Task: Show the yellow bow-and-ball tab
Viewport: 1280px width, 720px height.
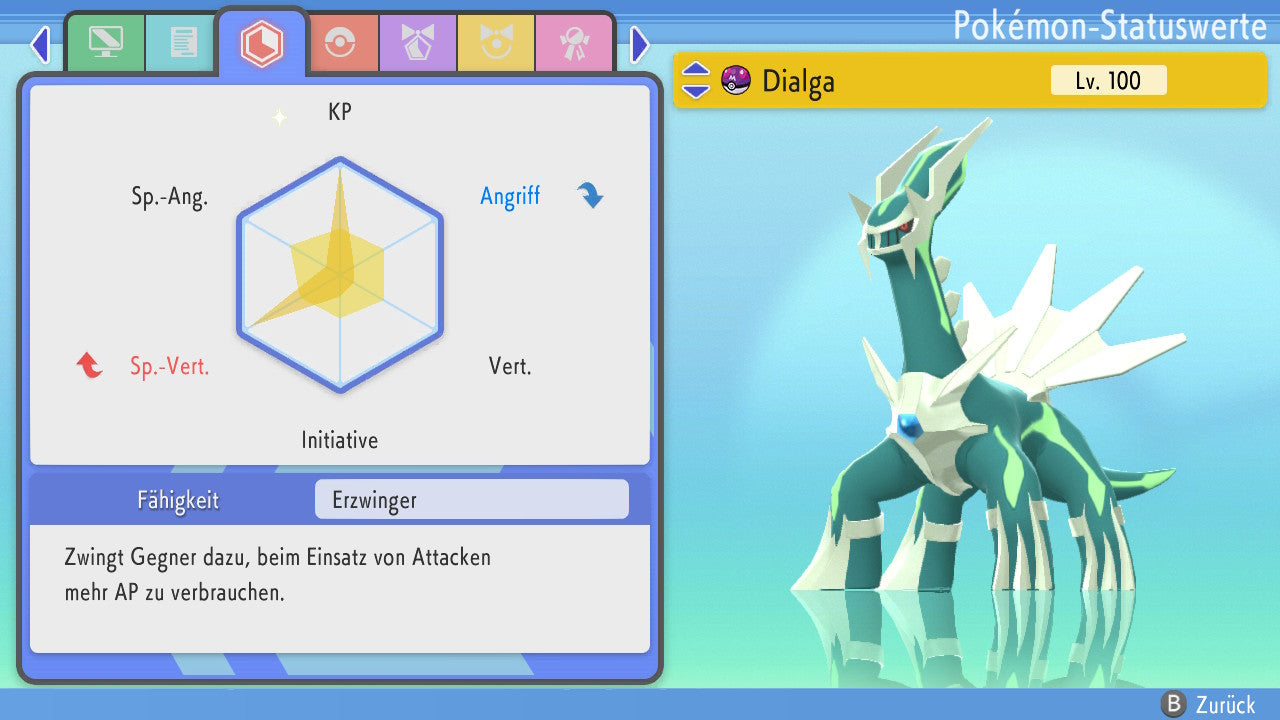Action: point(496,42)
